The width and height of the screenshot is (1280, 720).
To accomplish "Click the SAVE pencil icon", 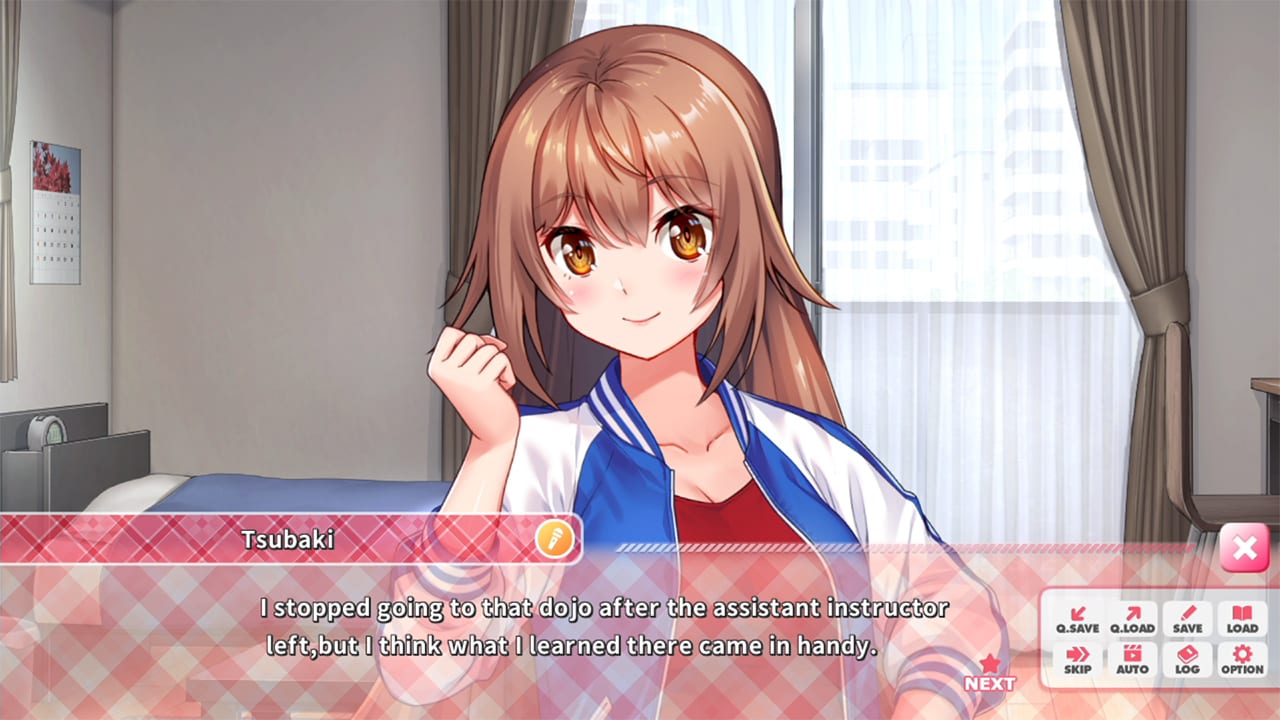I will pos(1186,620).
